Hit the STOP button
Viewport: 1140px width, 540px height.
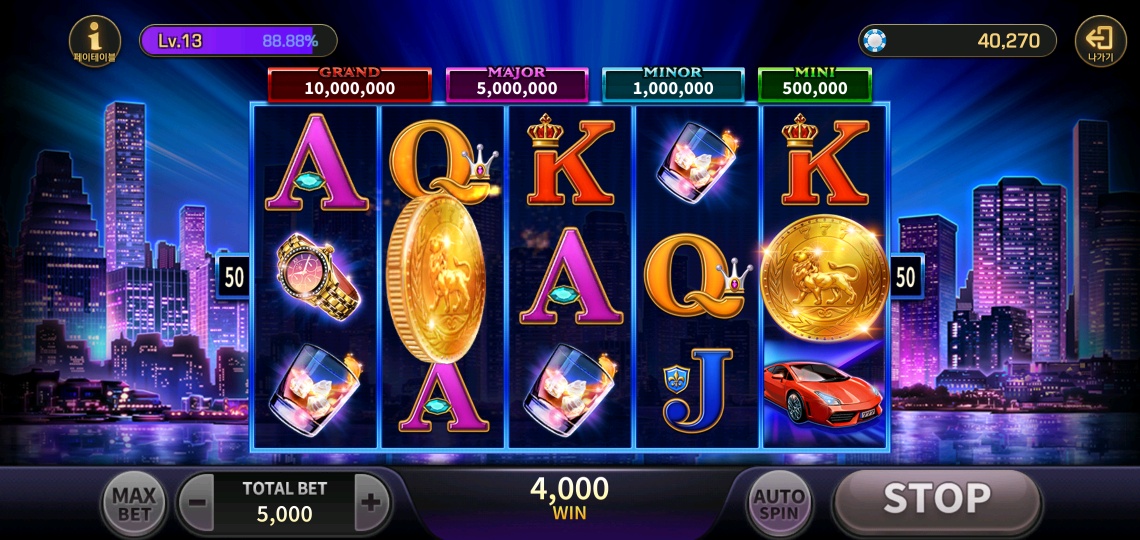[x=936, y=500]
